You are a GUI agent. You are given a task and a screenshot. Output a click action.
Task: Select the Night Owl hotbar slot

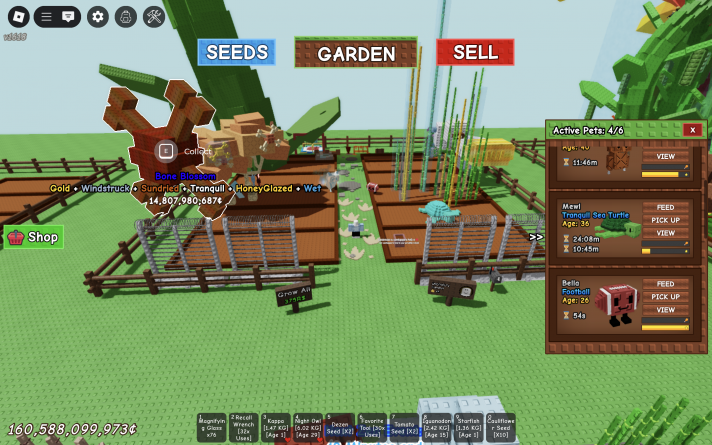click(x=307, y=427)
